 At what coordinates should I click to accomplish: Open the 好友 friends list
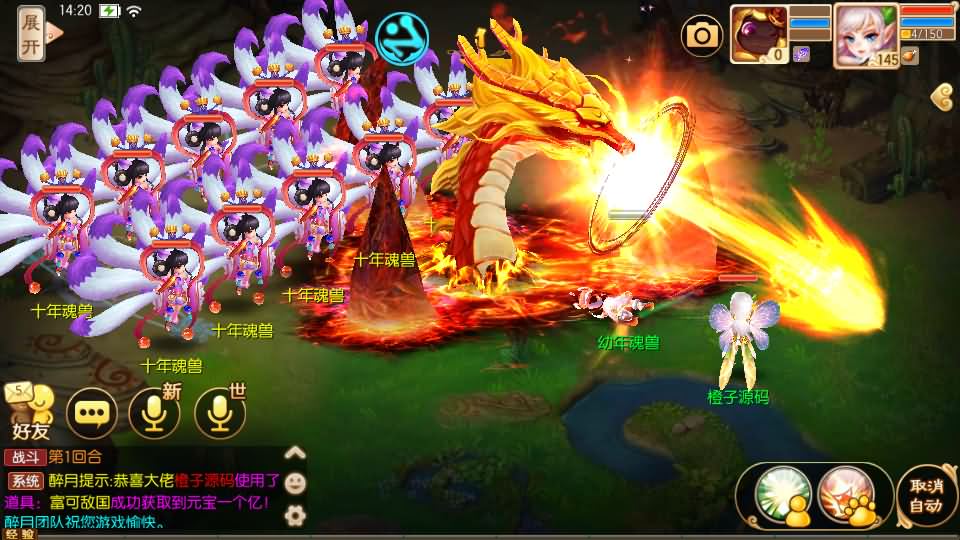coord(29,412)
